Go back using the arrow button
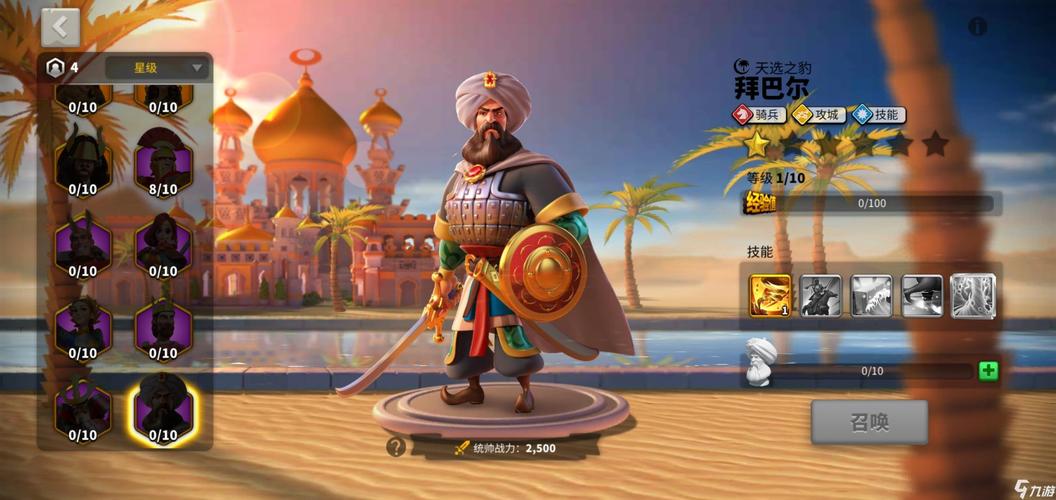The width and height of the screenshot is (1056, 500). pyautogui.click(x=61, y=27)
